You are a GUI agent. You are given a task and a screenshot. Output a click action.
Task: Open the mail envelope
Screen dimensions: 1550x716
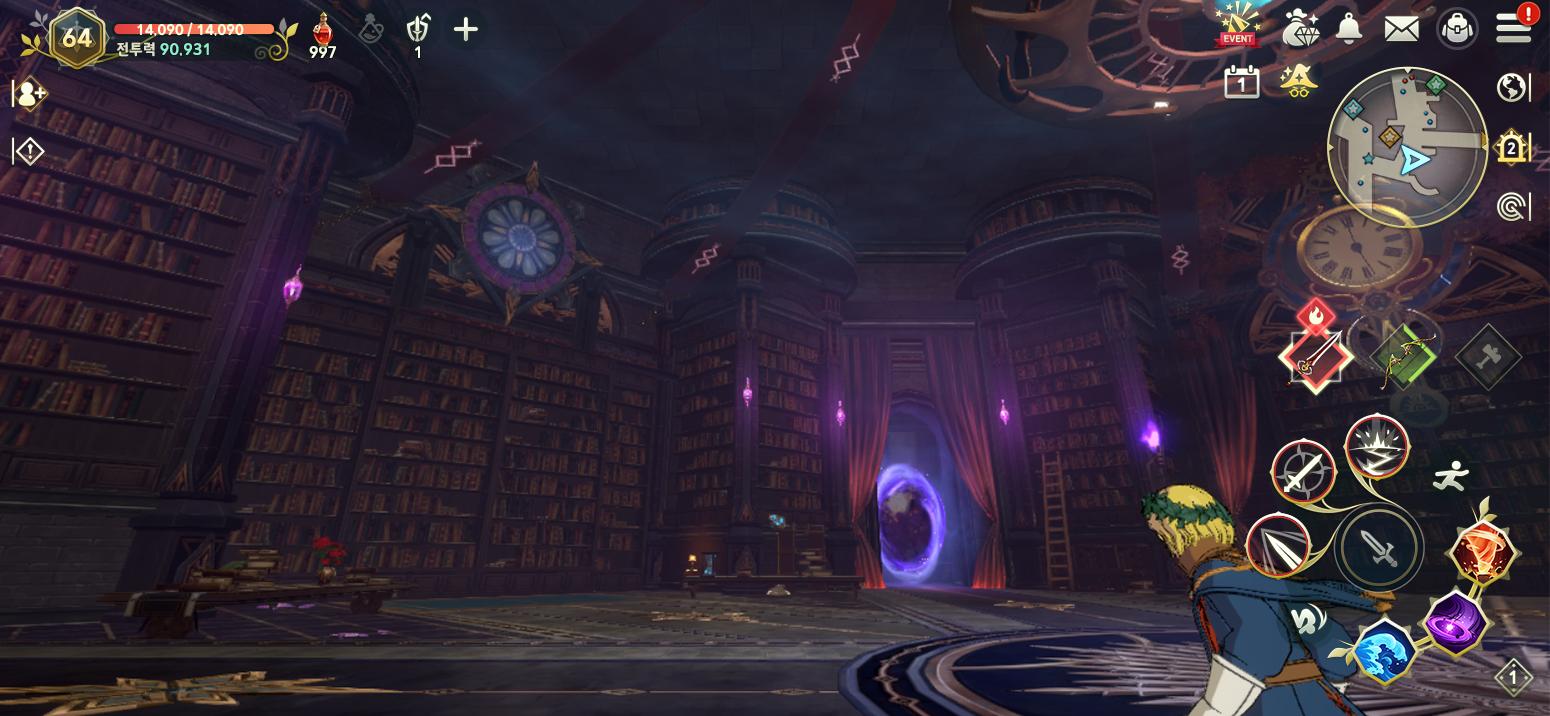tap(1402, 29)
